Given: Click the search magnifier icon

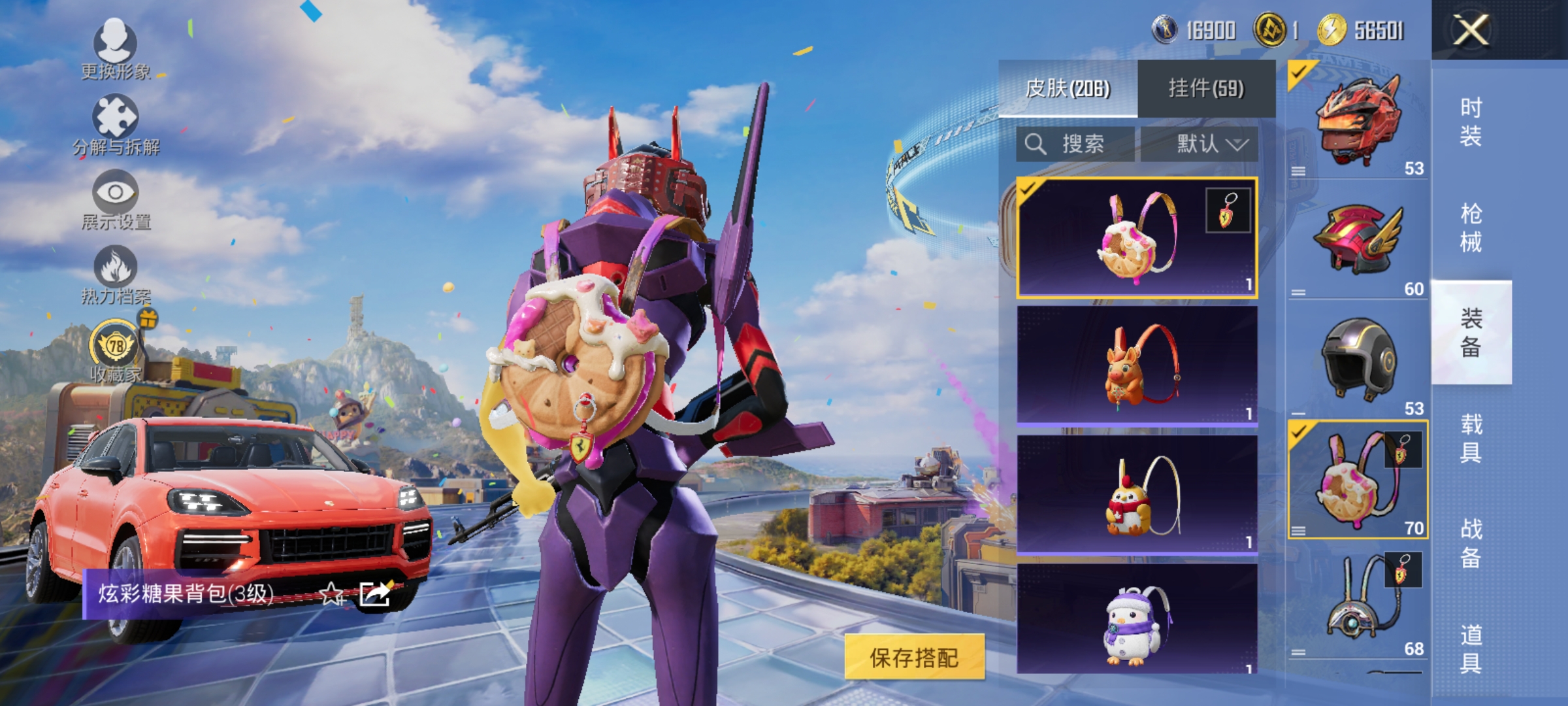Looking at the screenshot, I should pos(1037,145).
